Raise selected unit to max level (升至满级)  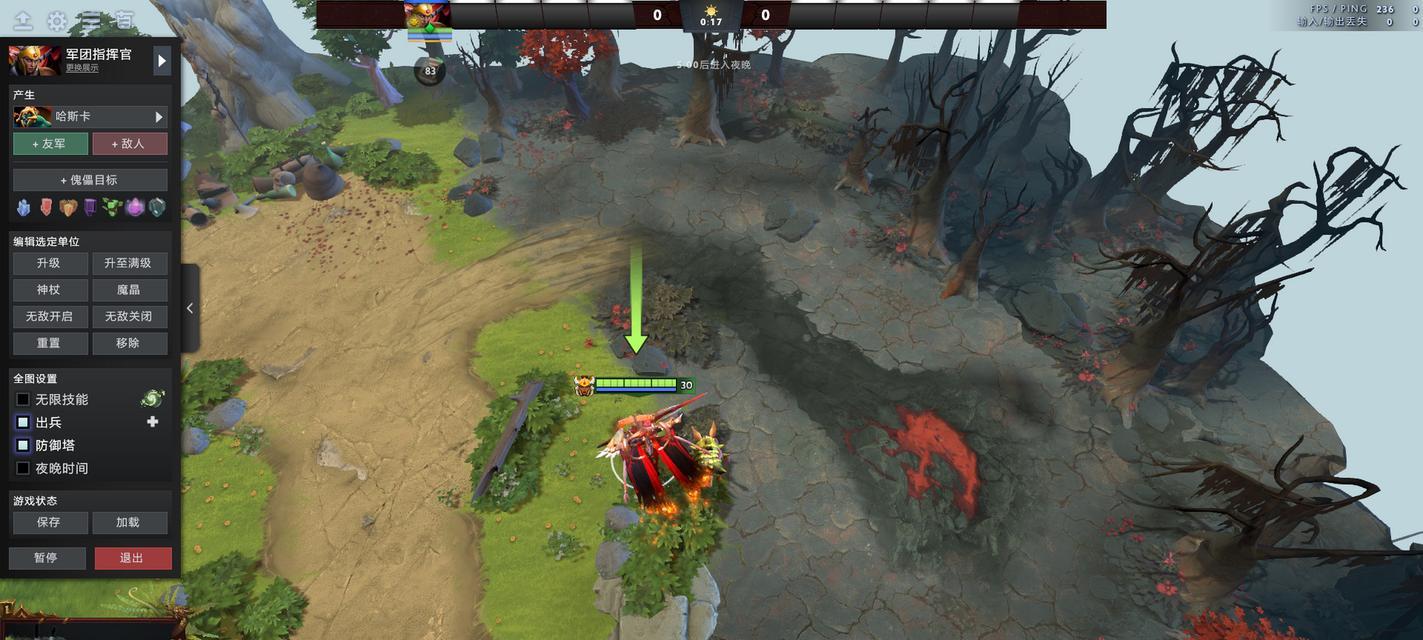coord(130,263)
